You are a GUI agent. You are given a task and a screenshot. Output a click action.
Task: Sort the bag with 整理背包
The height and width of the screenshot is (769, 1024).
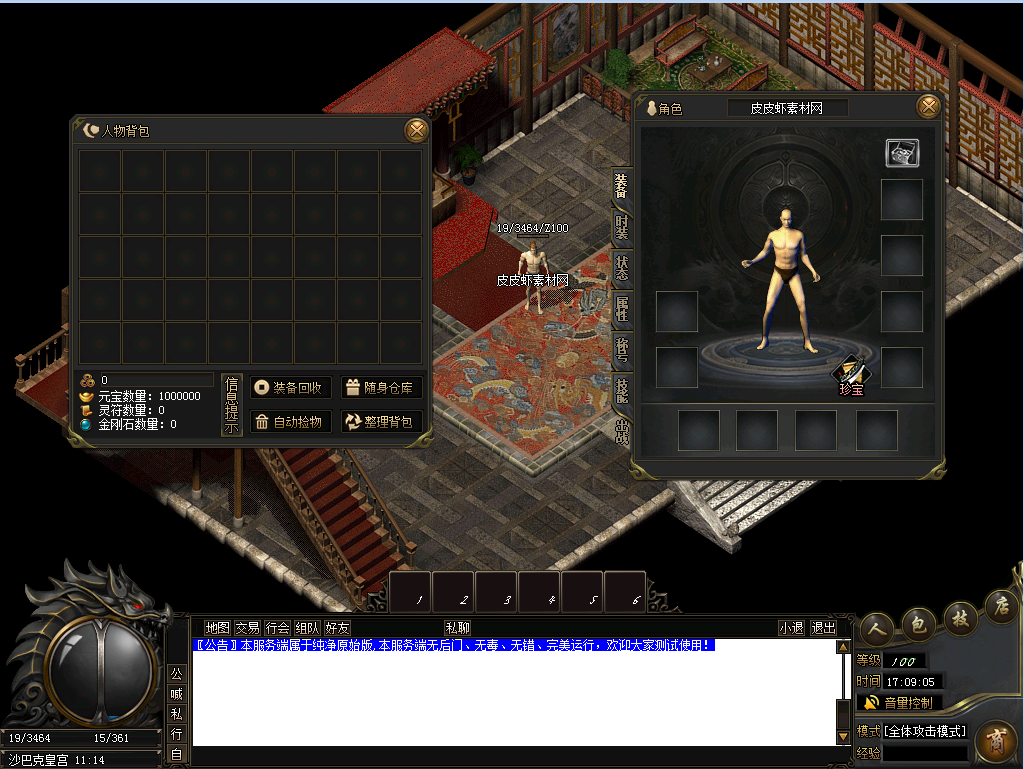[382, 422]
